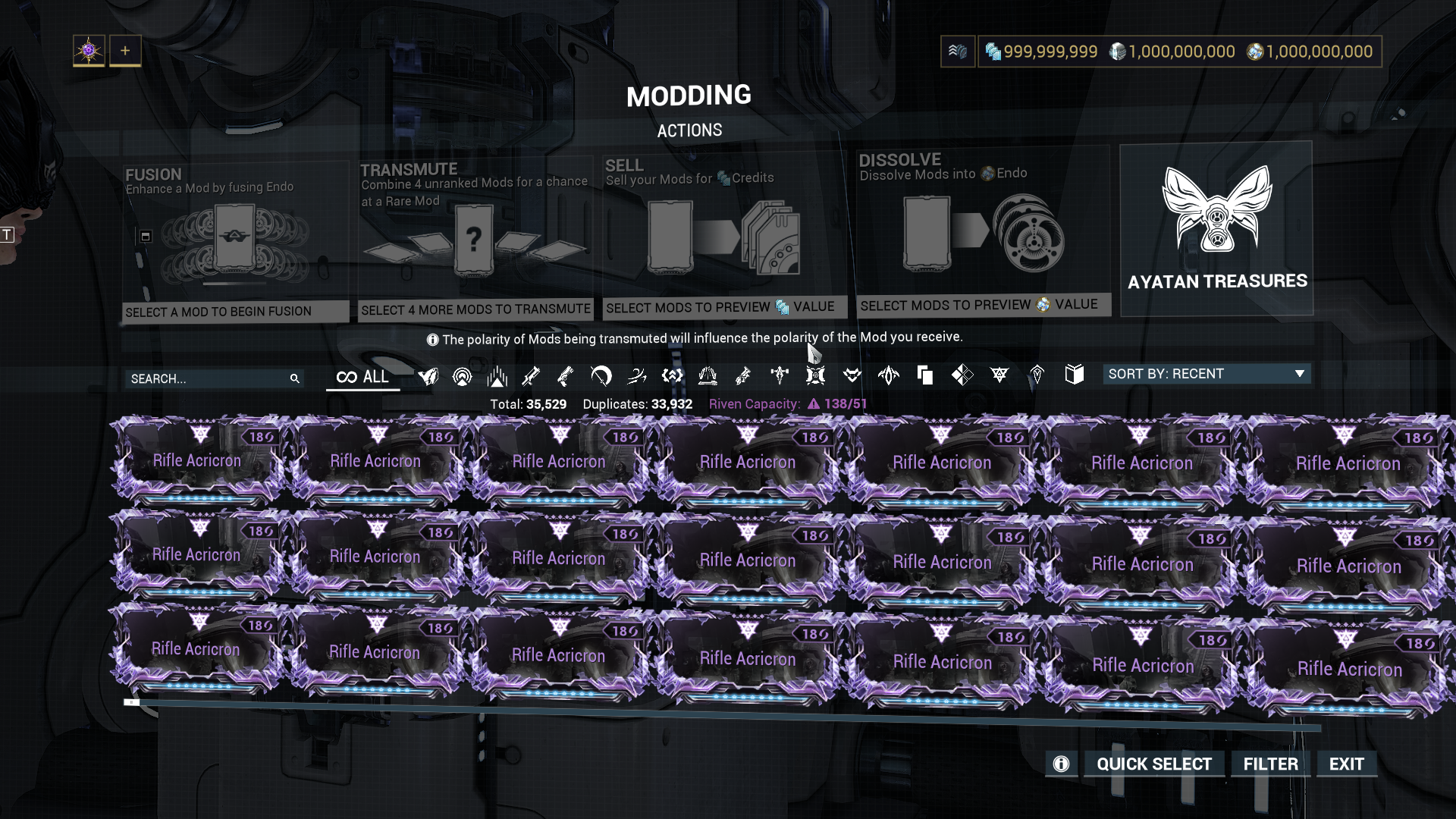Show bow mods using the bow icon
Image resolution: width=1456 pixels, height=819 pixels.
click(x=601, y=375)
